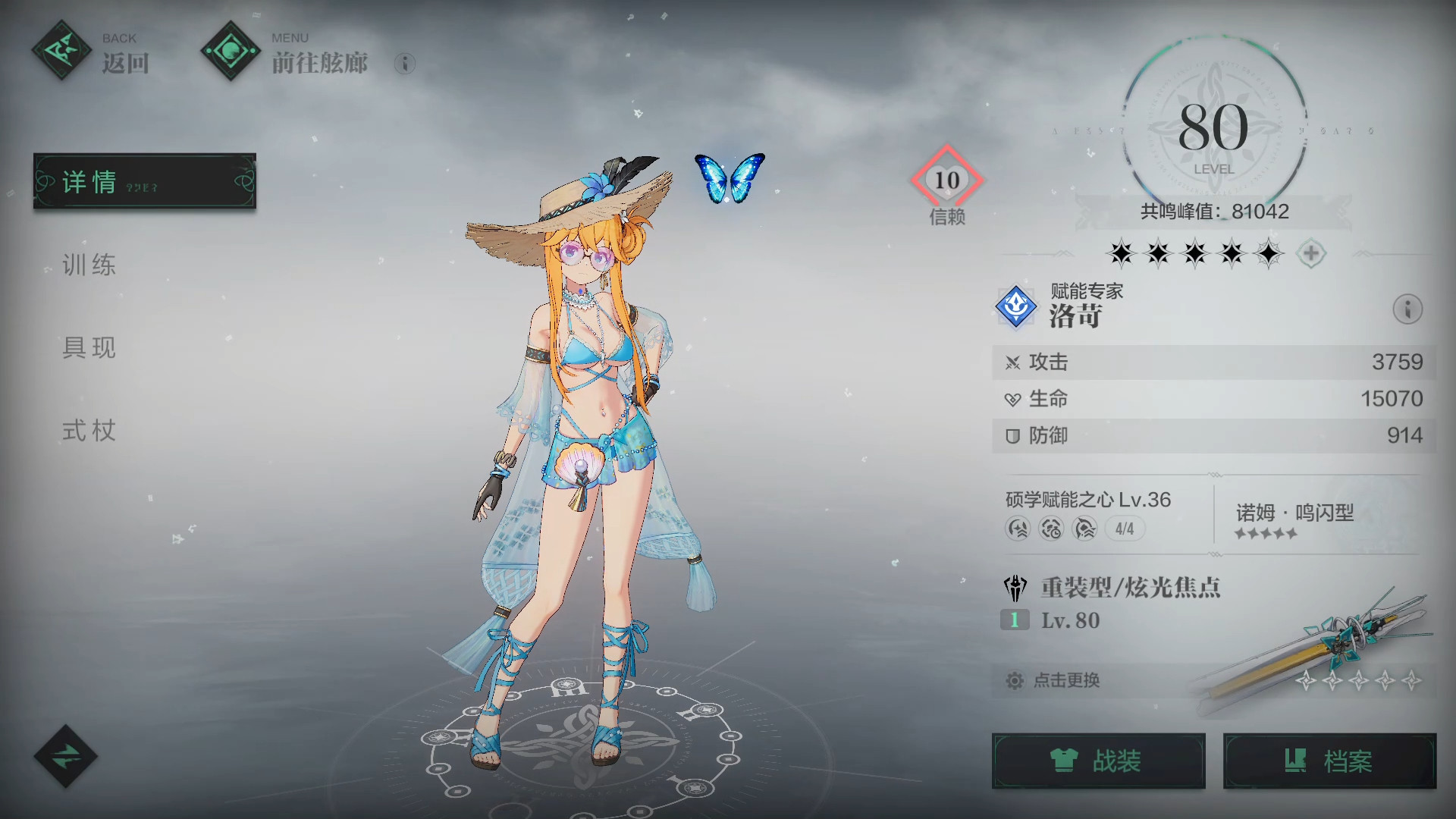Open the 战装 outfit button
Image resolution: width=1456 pixels, height=819 pixels.
1098,761
